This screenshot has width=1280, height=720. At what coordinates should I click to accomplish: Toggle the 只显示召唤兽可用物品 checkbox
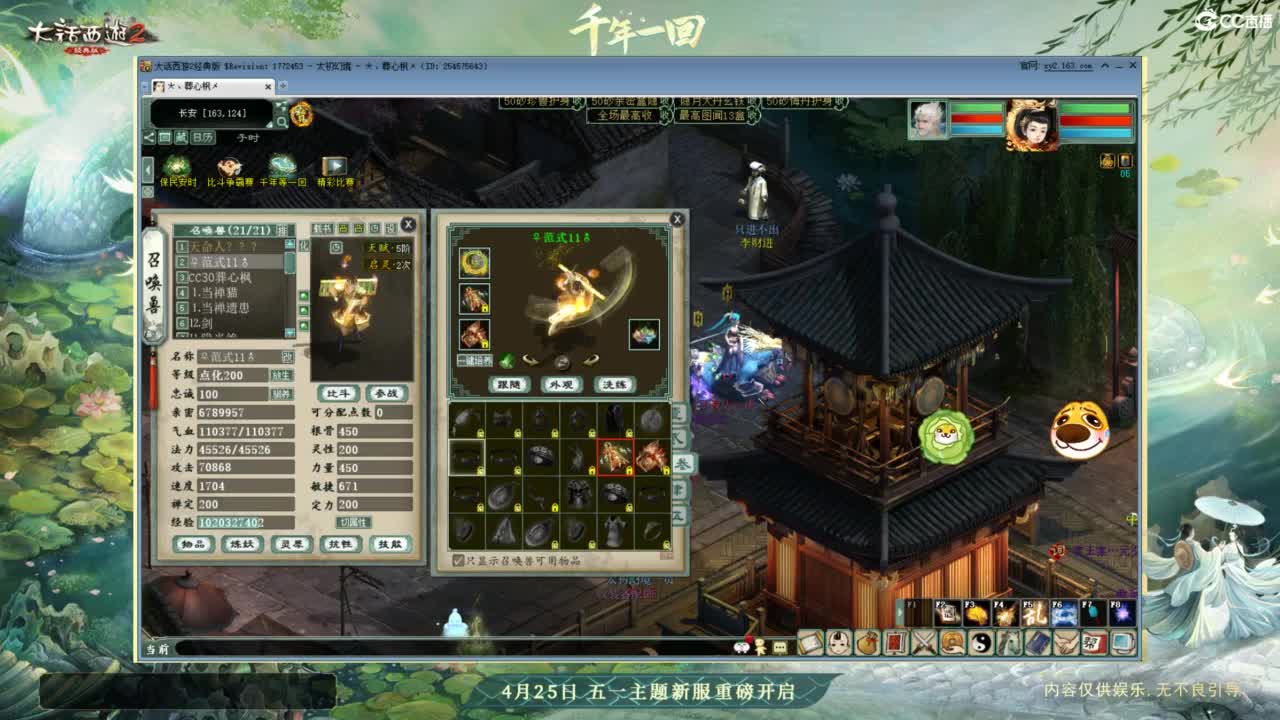[x=458, y=559]
